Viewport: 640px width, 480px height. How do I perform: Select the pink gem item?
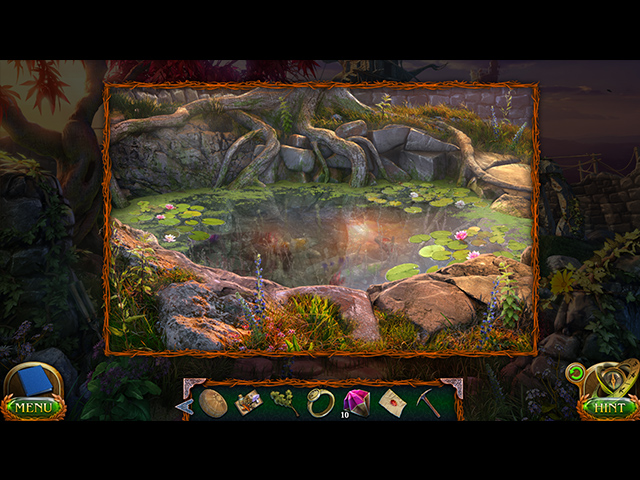coord(357,402)
